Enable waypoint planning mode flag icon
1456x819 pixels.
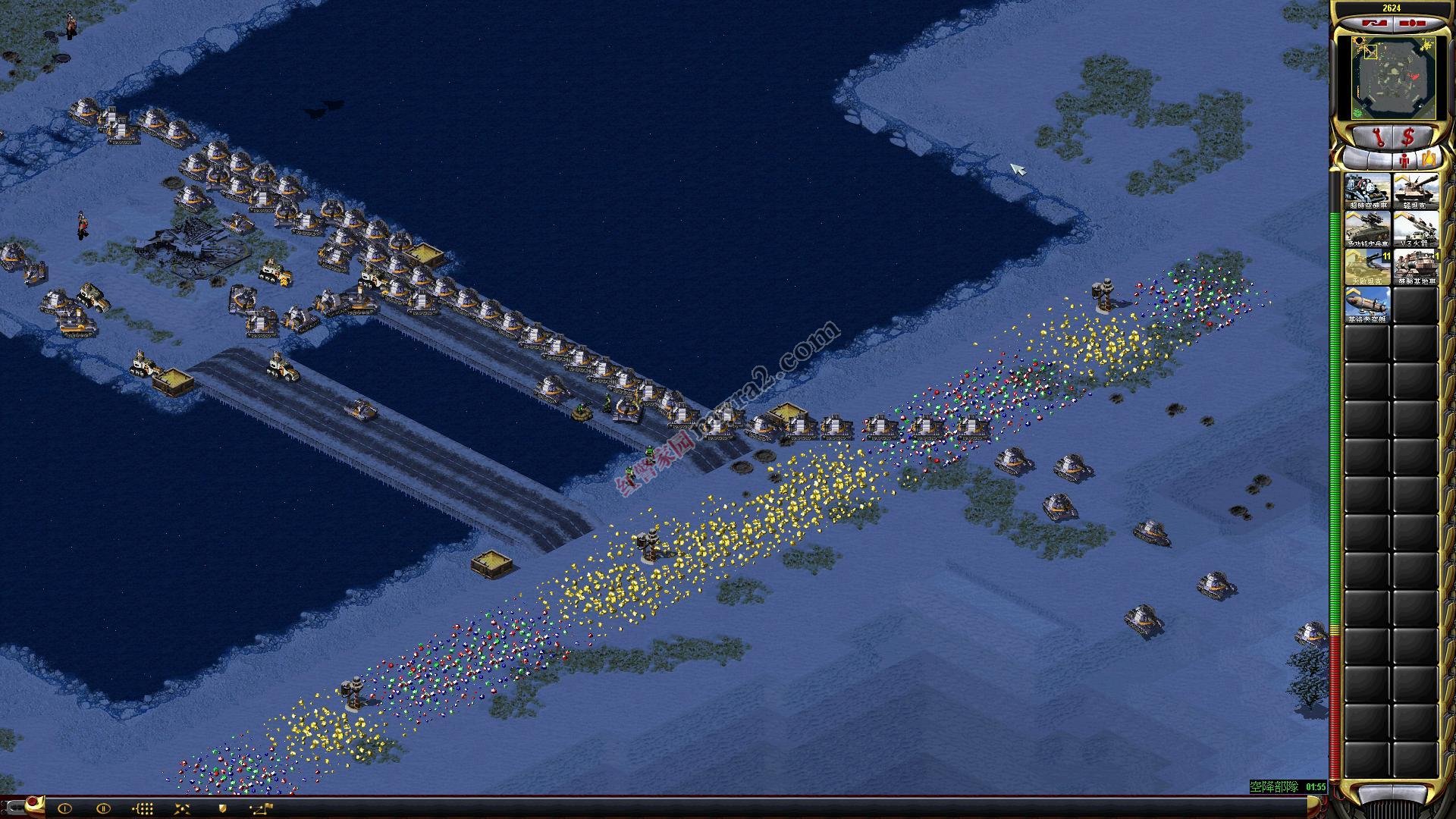tap(262, 808)
